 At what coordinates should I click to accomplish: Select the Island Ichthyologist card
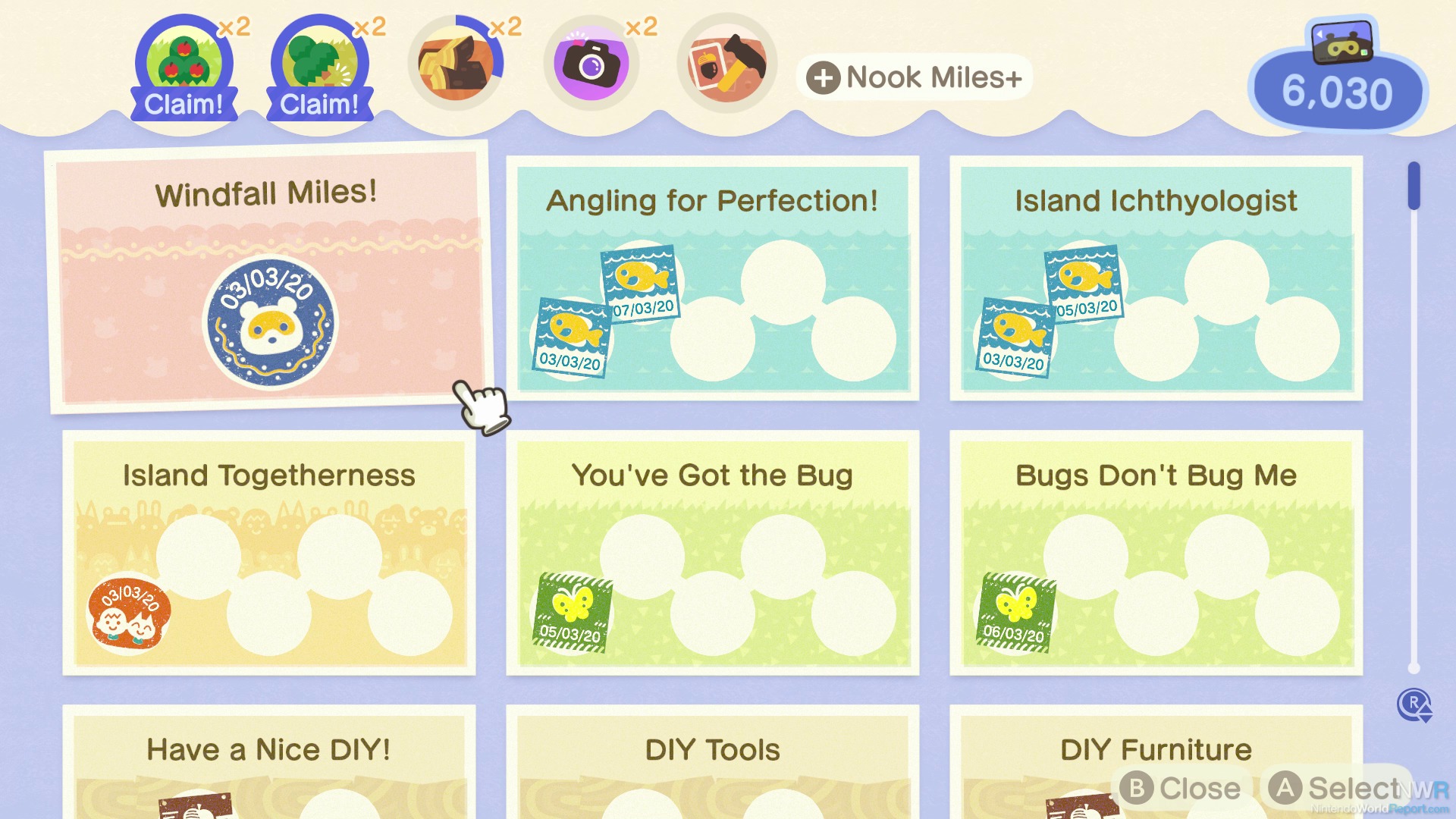pos(1156,278)
